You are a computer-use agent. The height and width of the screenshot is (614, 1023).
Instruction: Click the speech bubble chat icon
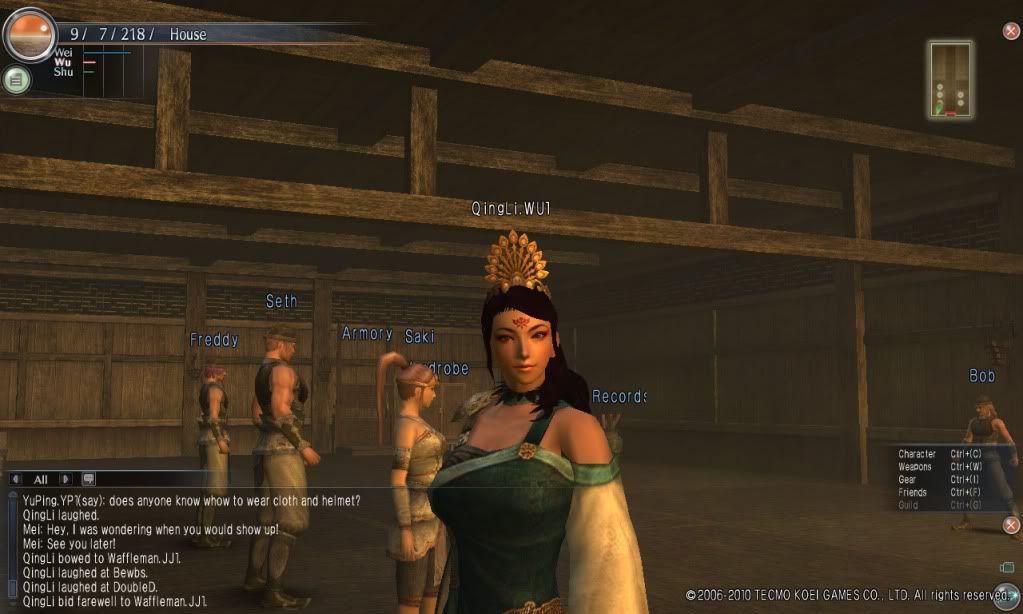(x=88, y=479)
